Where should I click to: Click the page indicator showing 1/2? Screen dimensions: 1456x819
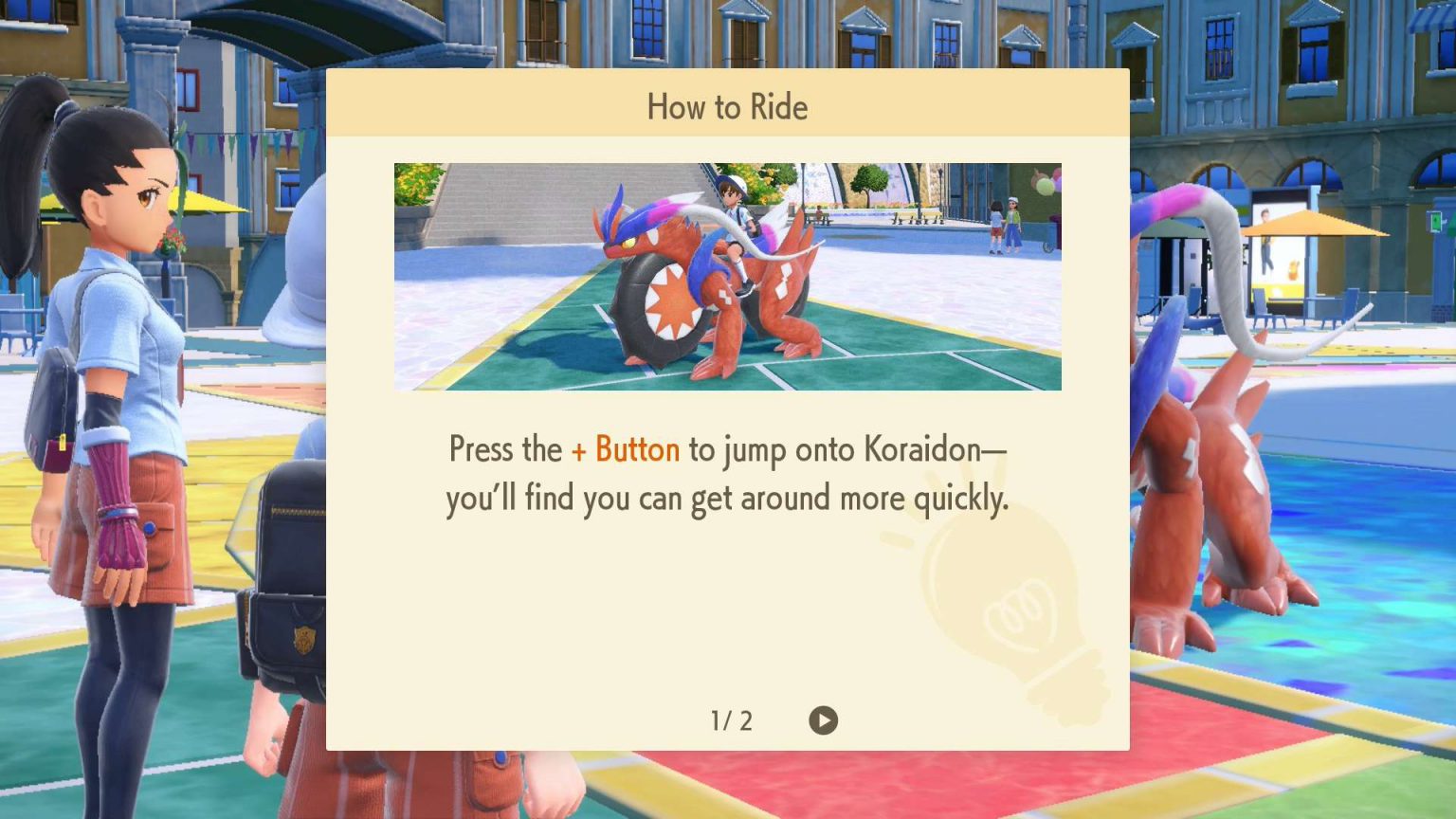(731, 720)
